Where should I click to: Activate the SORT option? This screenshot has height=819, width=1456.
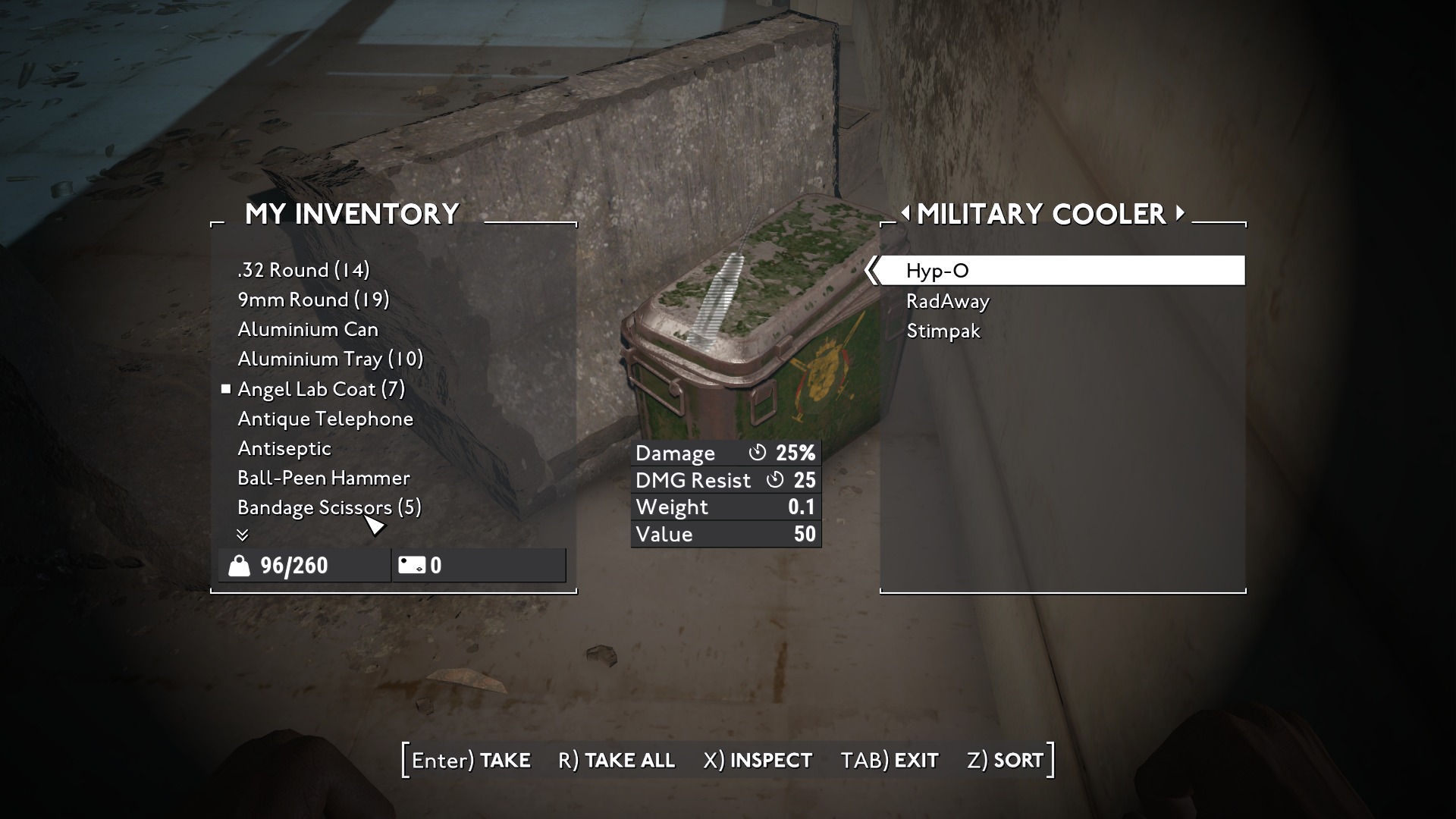tap(1005, 760)
